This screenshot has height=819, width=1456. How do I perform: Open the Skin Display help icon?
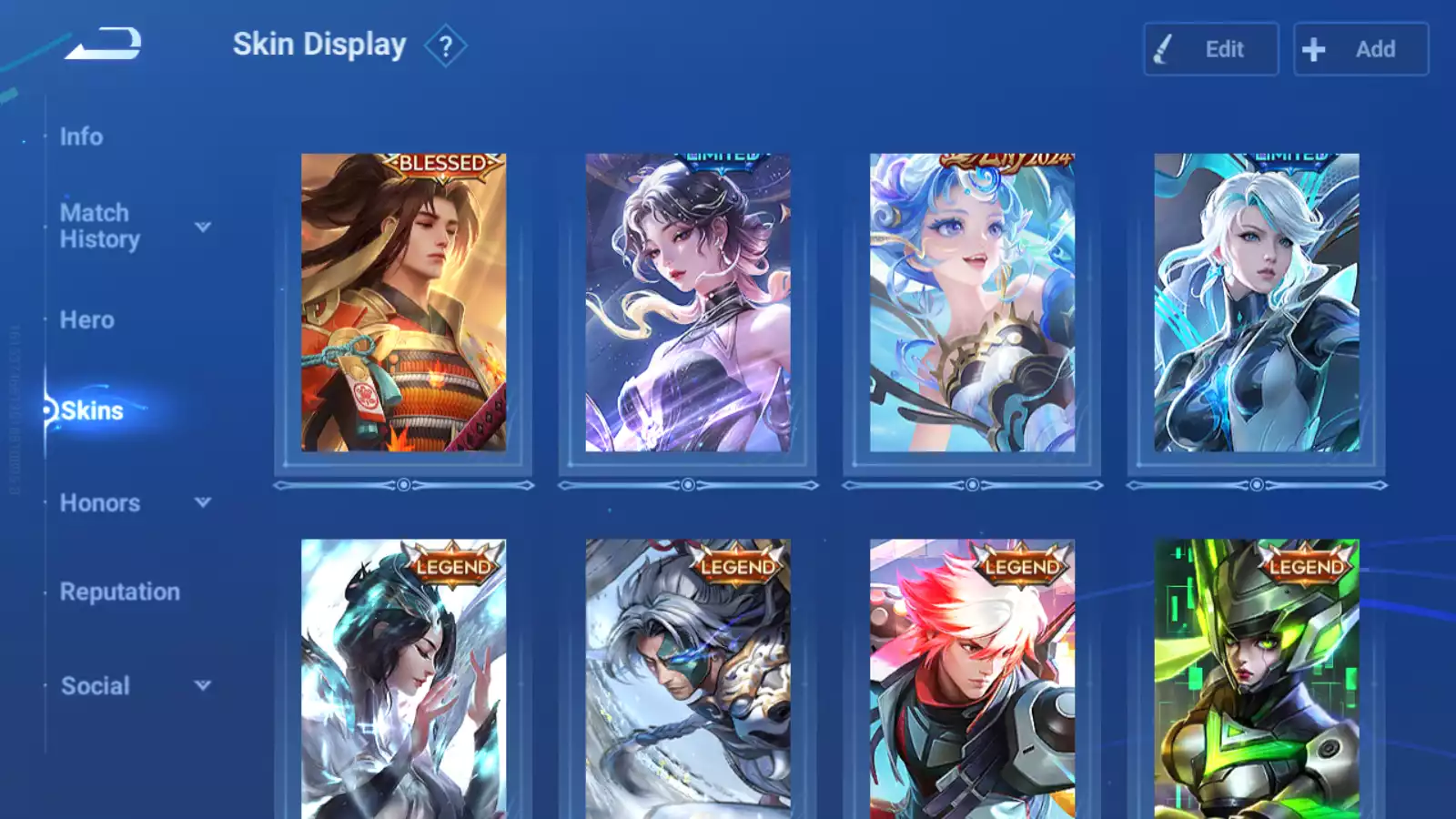pos(445,46)
